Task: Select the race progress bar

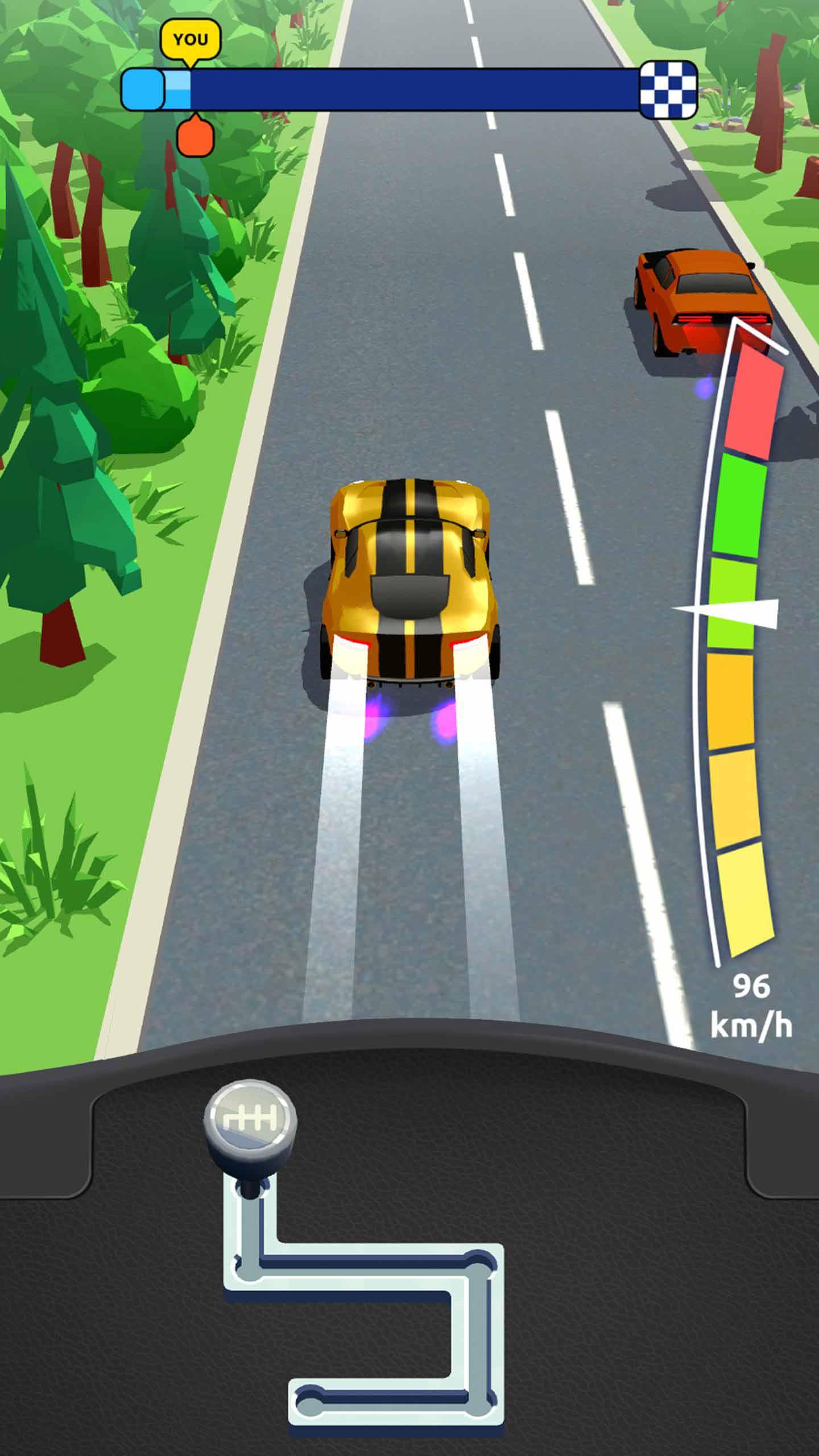Action: 409,91
